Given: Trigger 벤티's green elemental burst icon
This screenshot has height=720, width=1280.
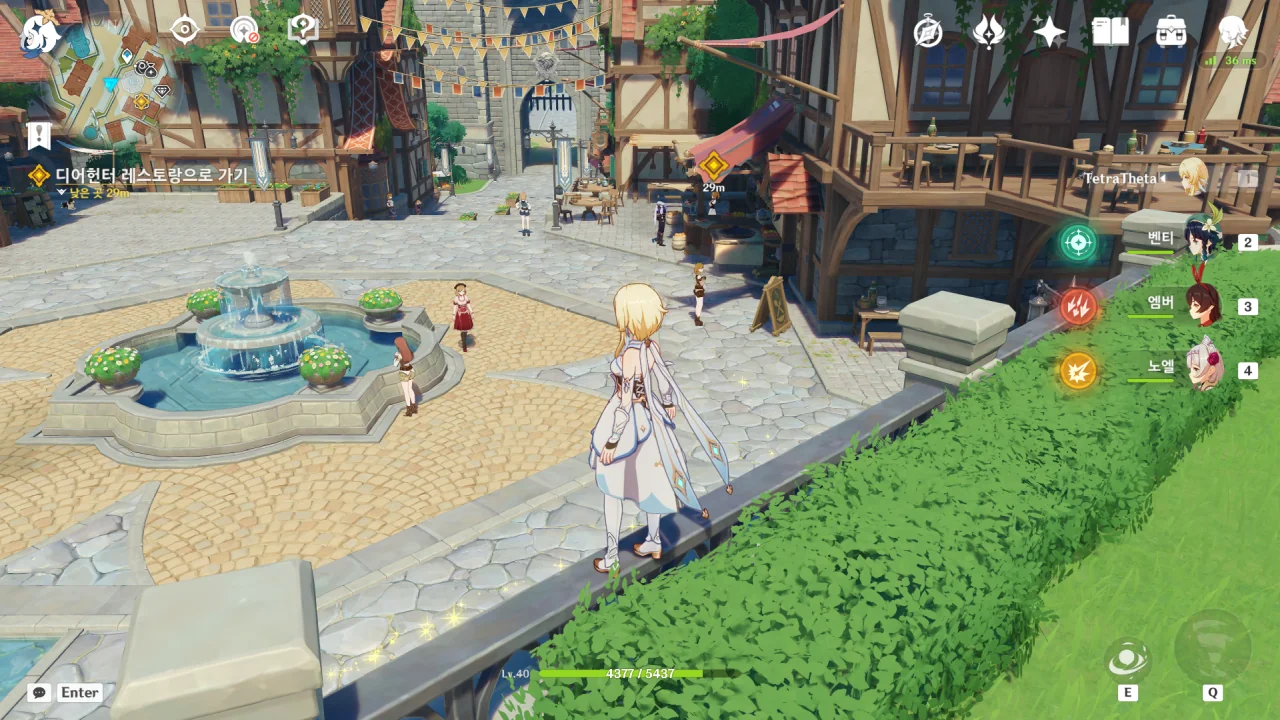Looking at the screenshot, I should click(1078, 242).
